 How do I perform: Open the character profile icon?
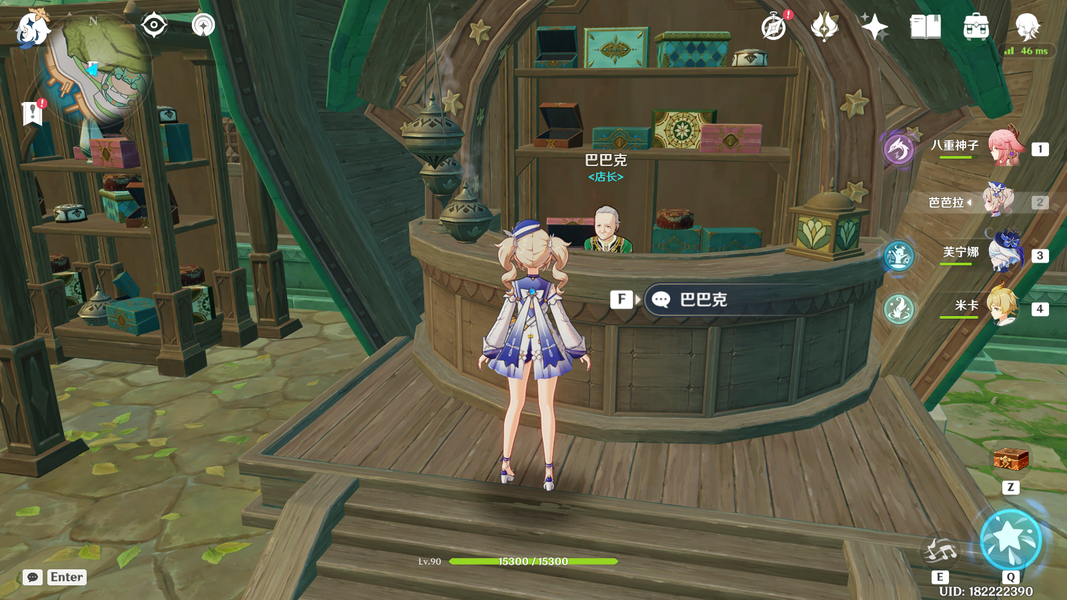coord(1027,27)
